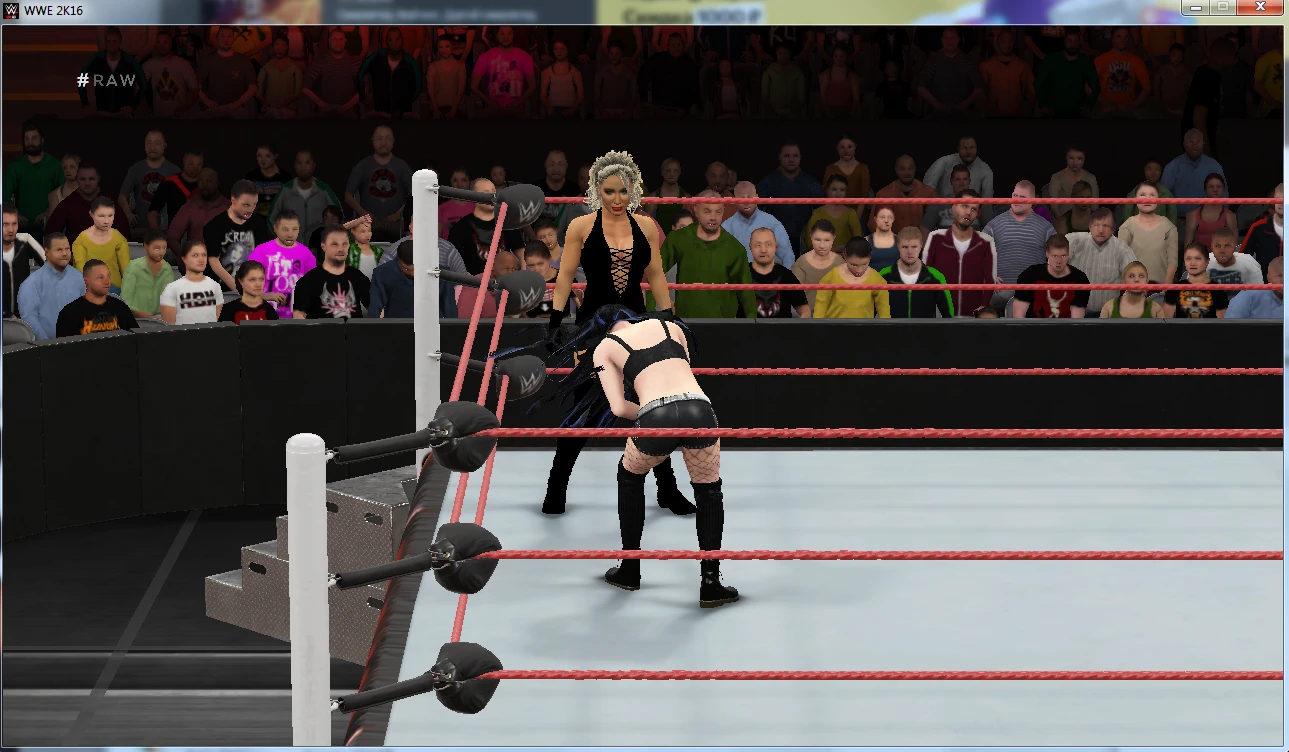Viewport: 1289px width, 752px height.
Task: Close the WWE 2K16 window
Action: tap(1258, 7)
